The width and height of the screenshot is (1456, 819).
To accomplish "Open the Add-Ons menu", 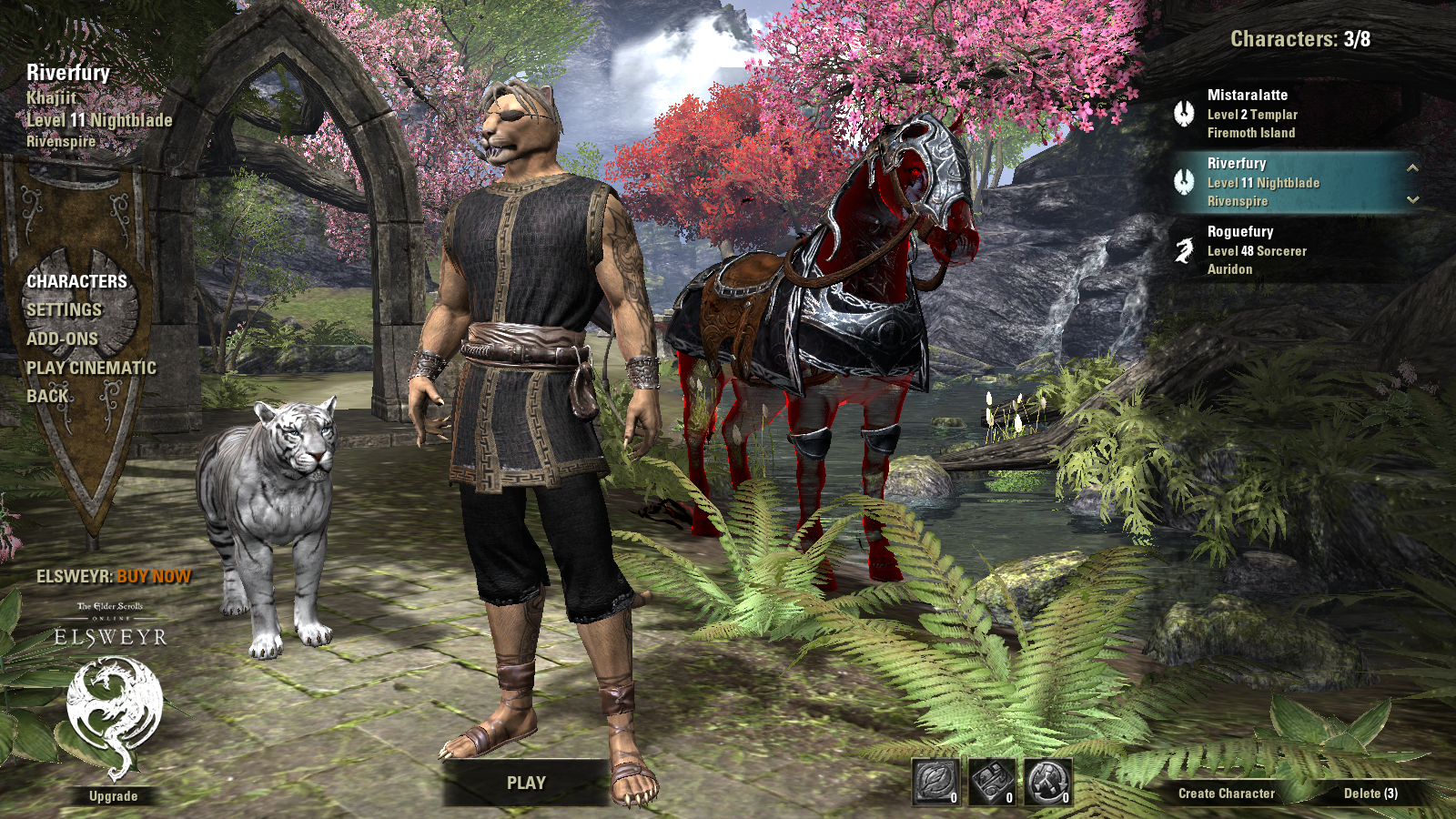I will tap(62, 339).
